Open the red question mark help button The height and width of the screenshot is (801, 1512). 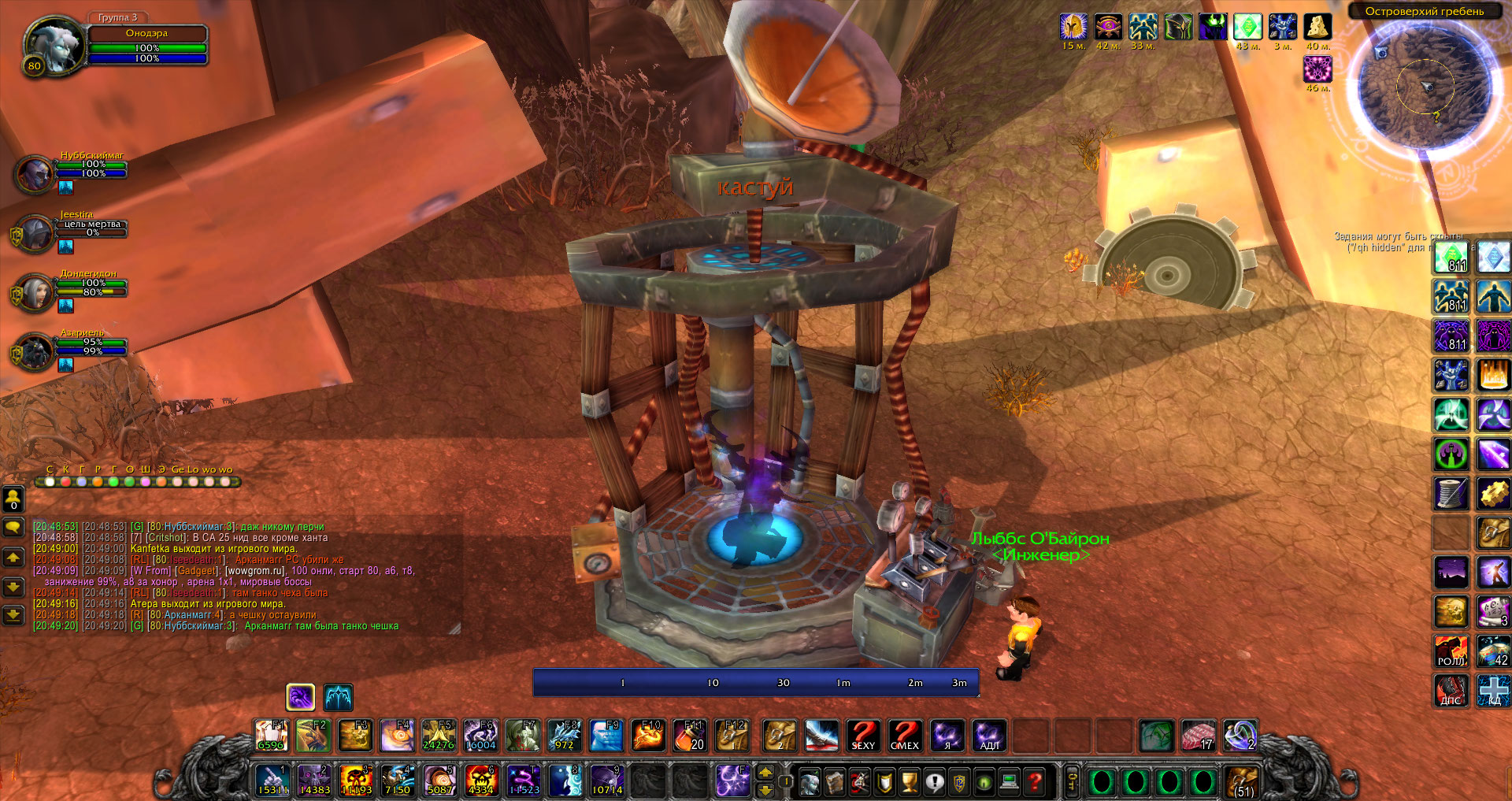click(1036, 782)
